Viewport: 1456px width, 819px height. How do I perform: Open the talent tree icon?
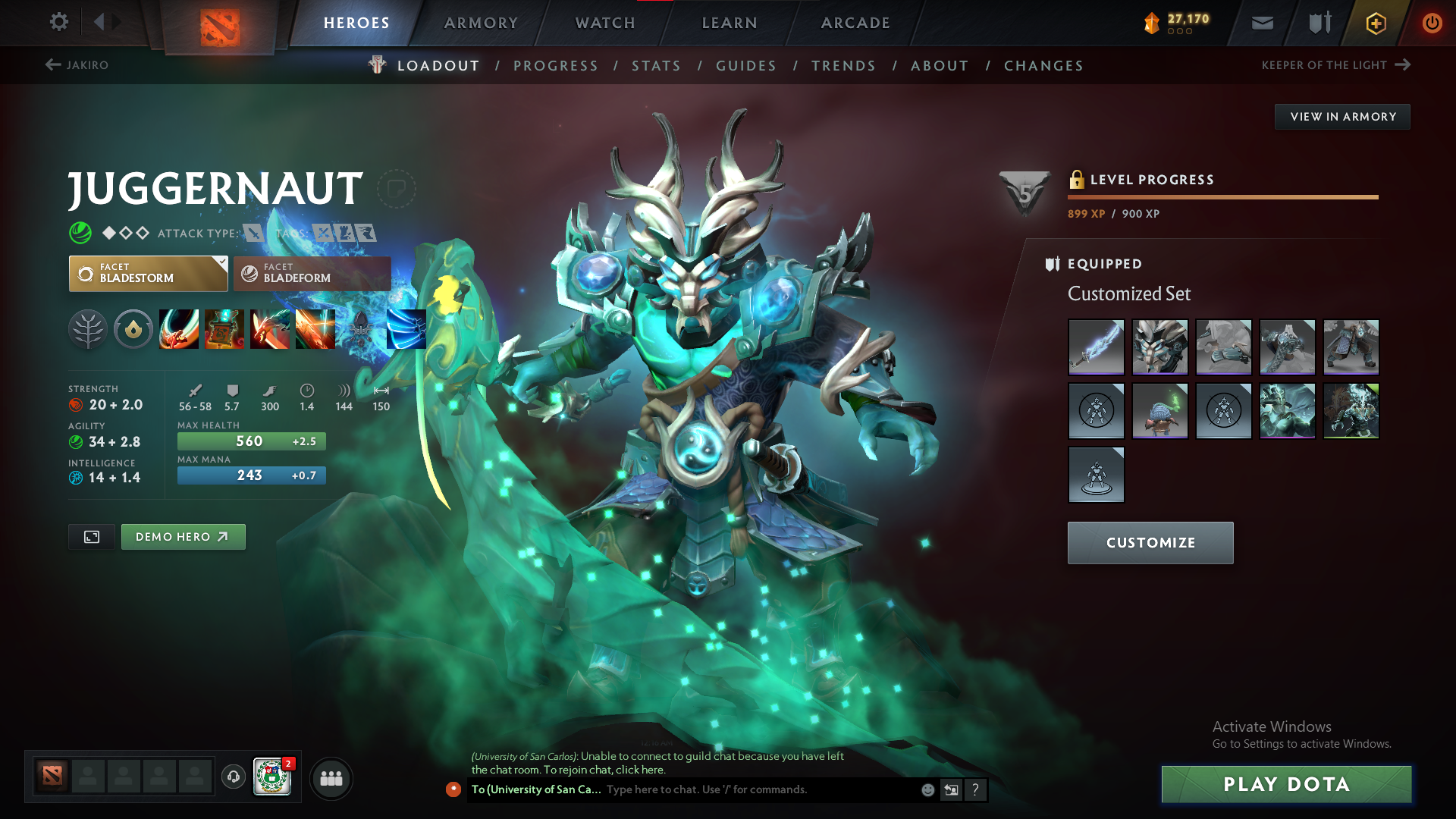[x=88, y=329]
